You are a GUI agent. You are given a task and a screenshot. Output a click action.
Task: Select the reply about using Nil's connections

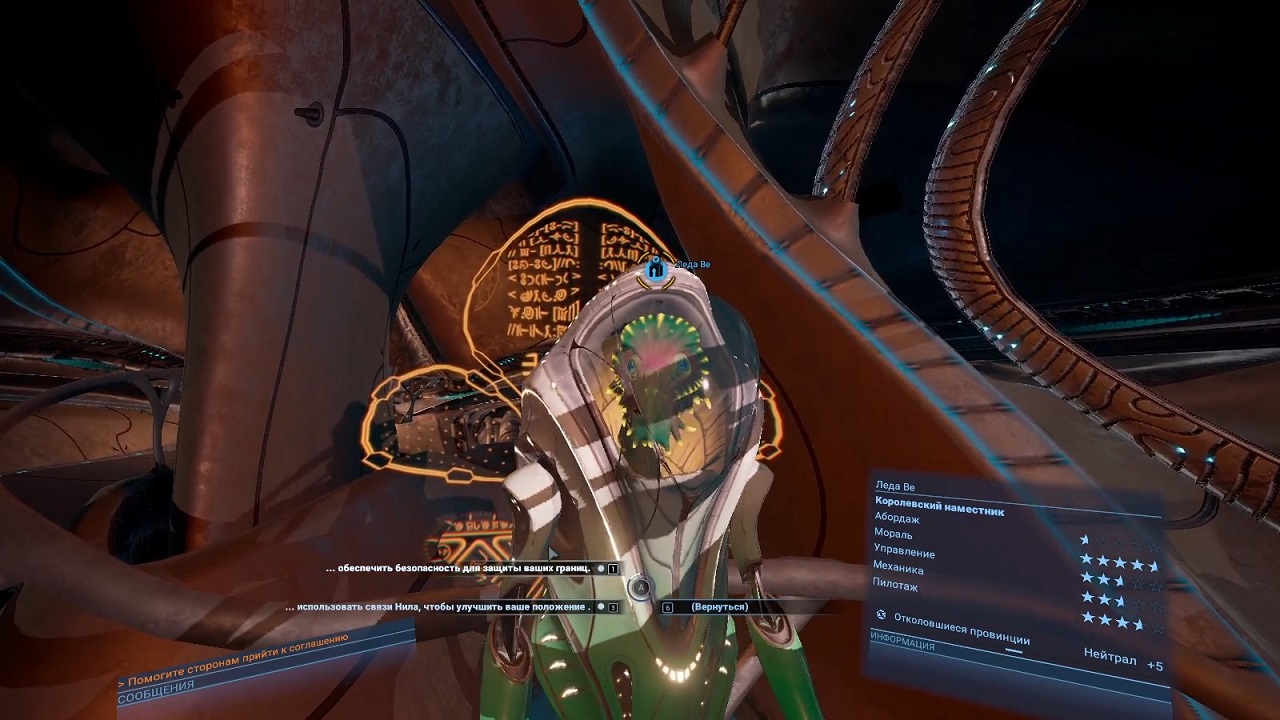(439, 607)
